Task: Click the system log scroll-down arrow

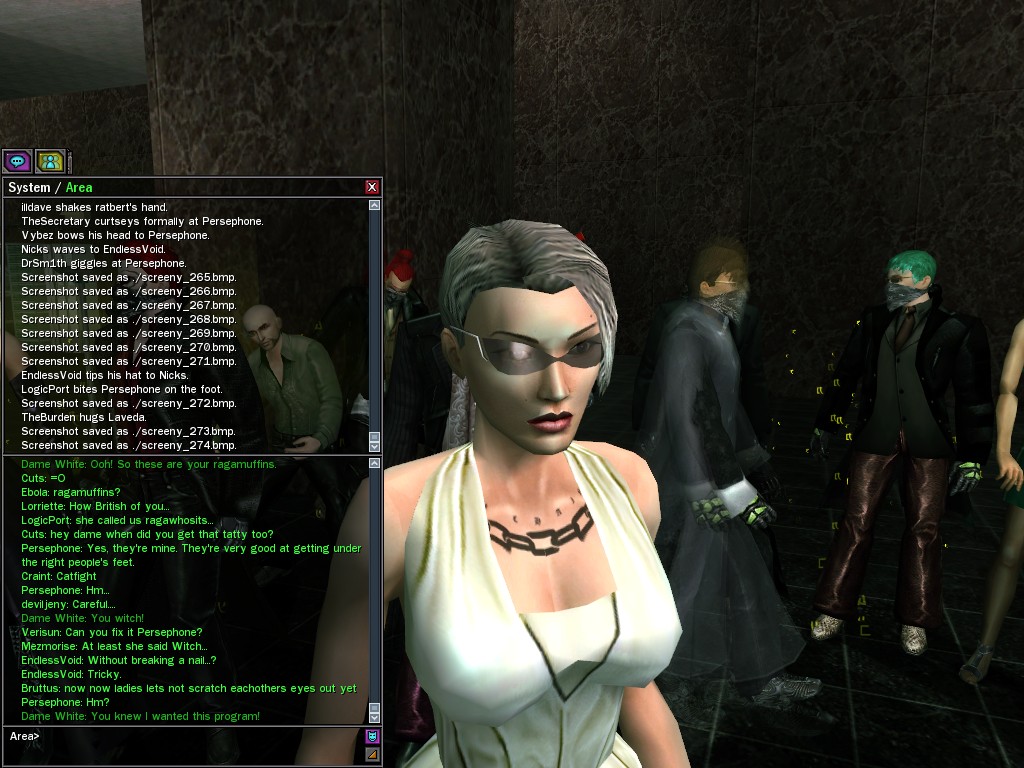Action: tap(375, 446)
